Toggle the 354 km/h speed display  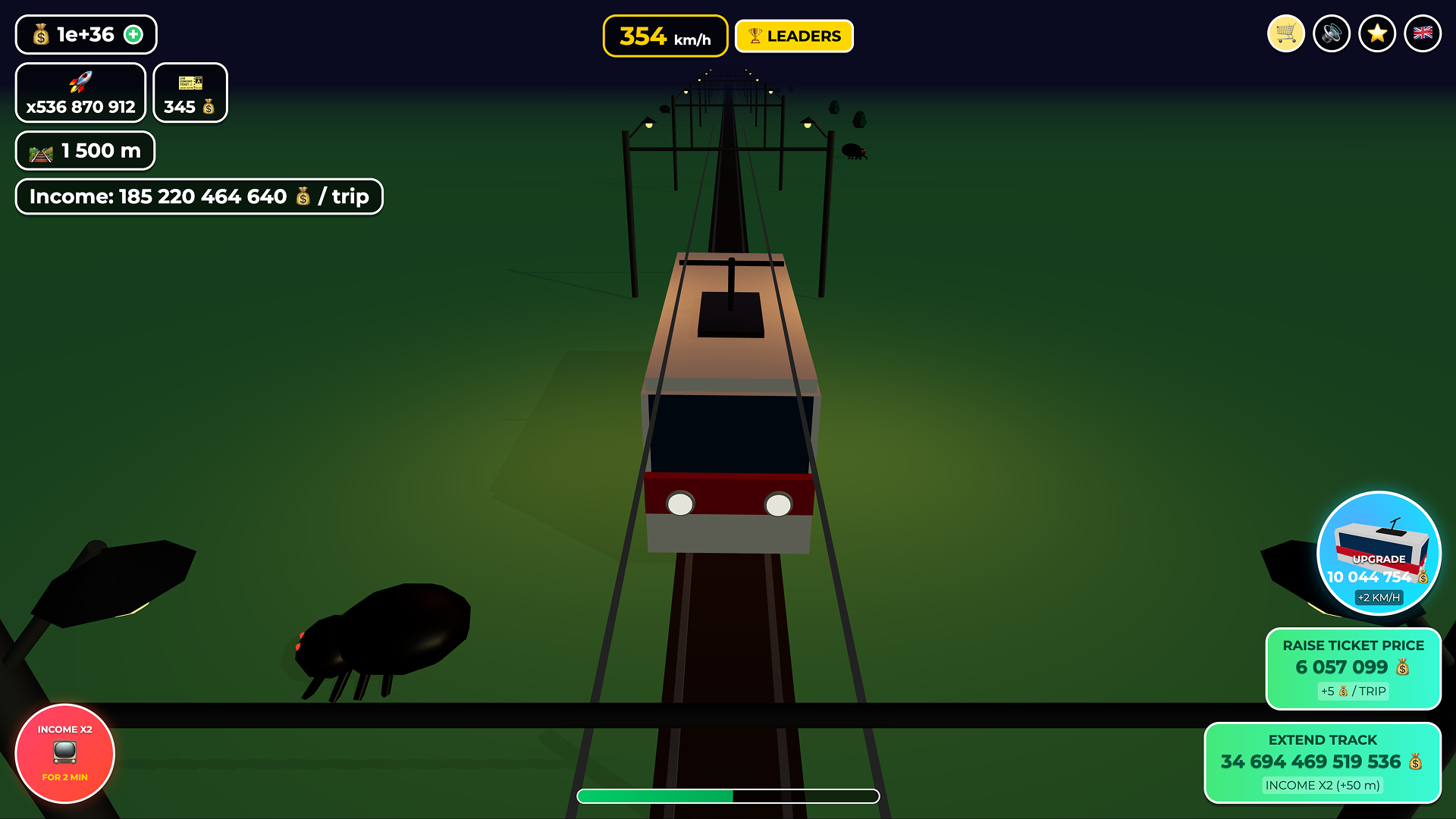pyautogui.click(x=665, y=35)
